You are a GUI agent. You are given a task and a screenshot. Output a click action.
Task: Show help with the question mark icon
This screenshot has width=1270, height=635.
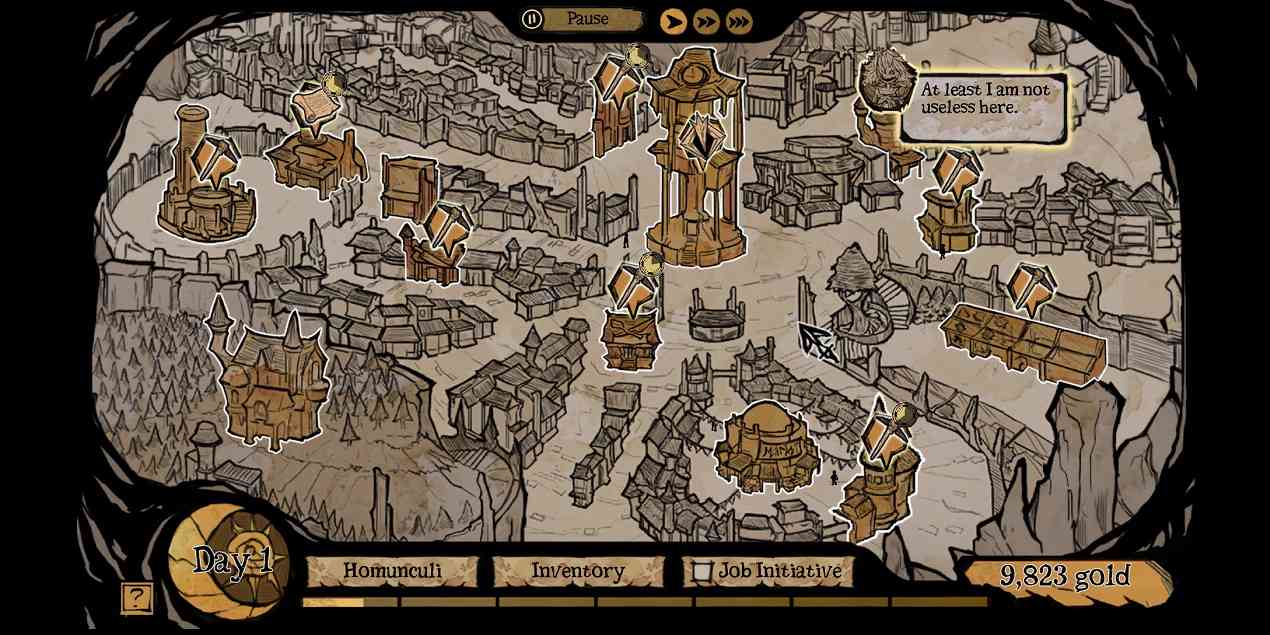(x=137, y=598)
